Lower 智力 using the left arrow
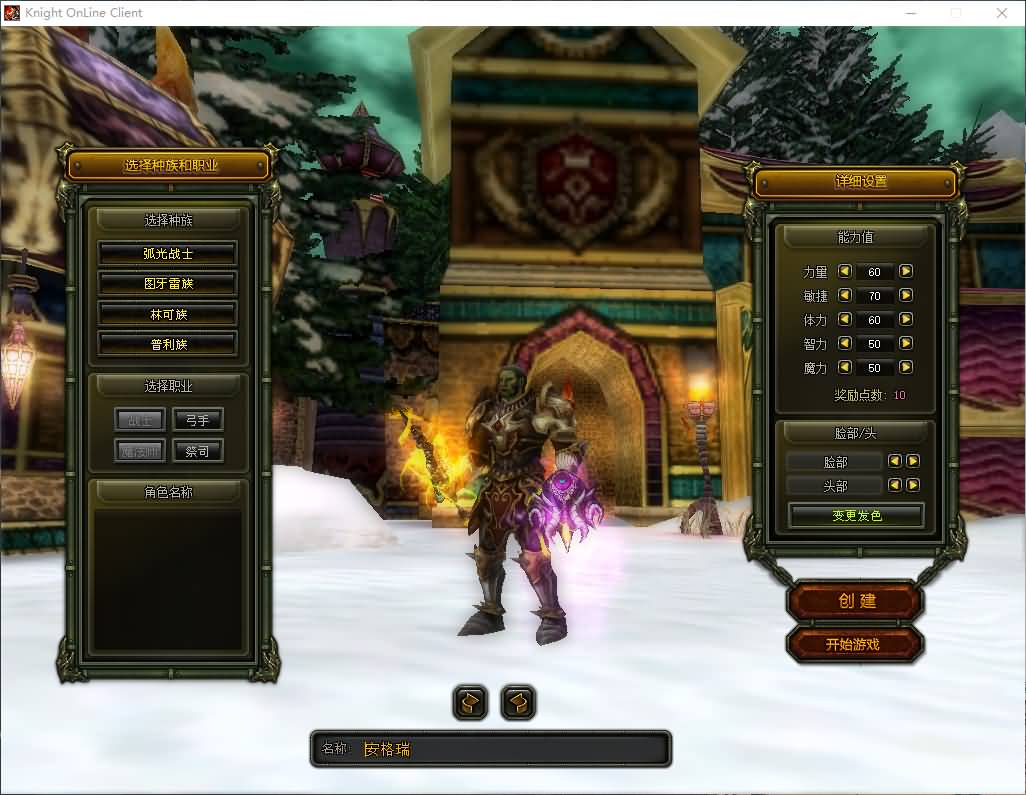 (x=844, y=343)
